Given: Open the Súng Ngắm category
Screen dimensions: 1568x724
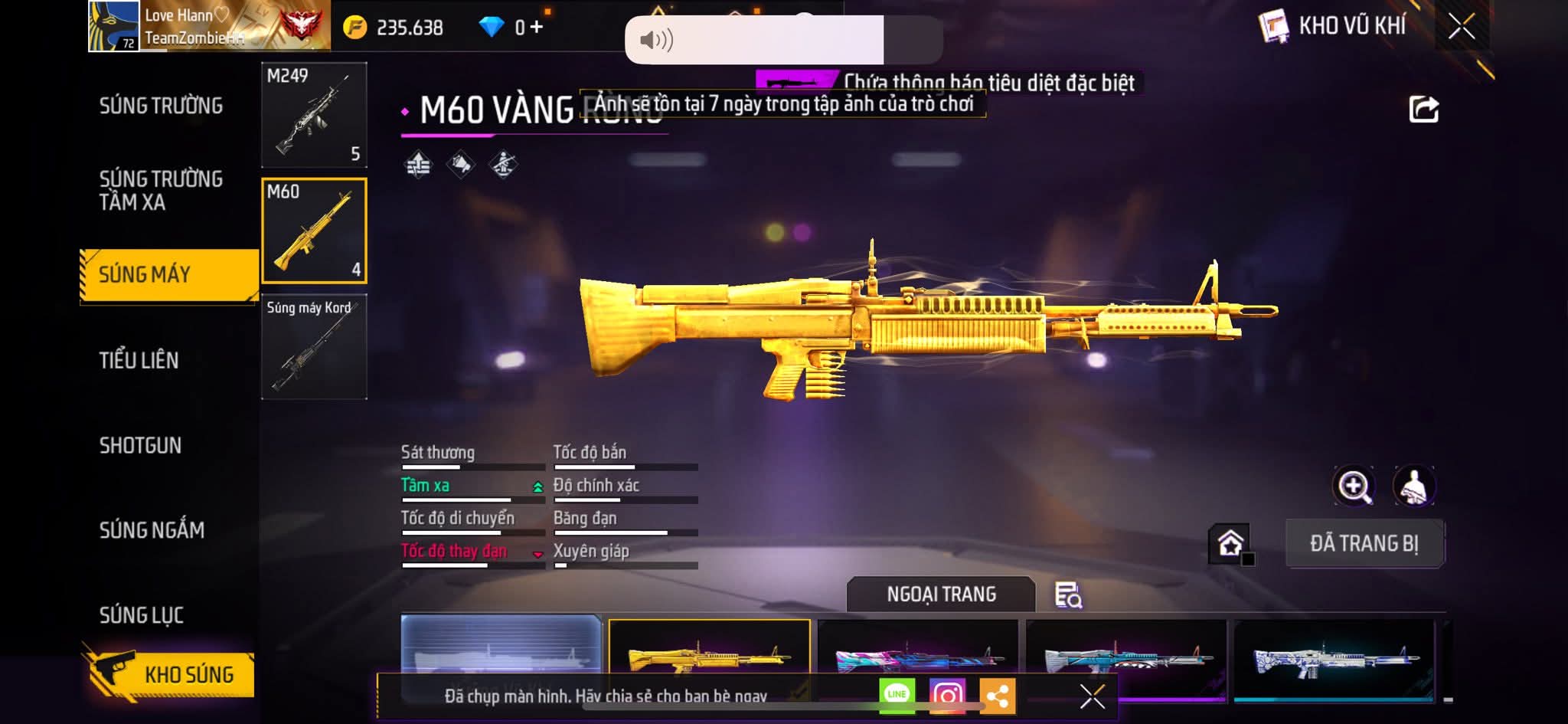Looking at the screenshot, I should point(152,529).
